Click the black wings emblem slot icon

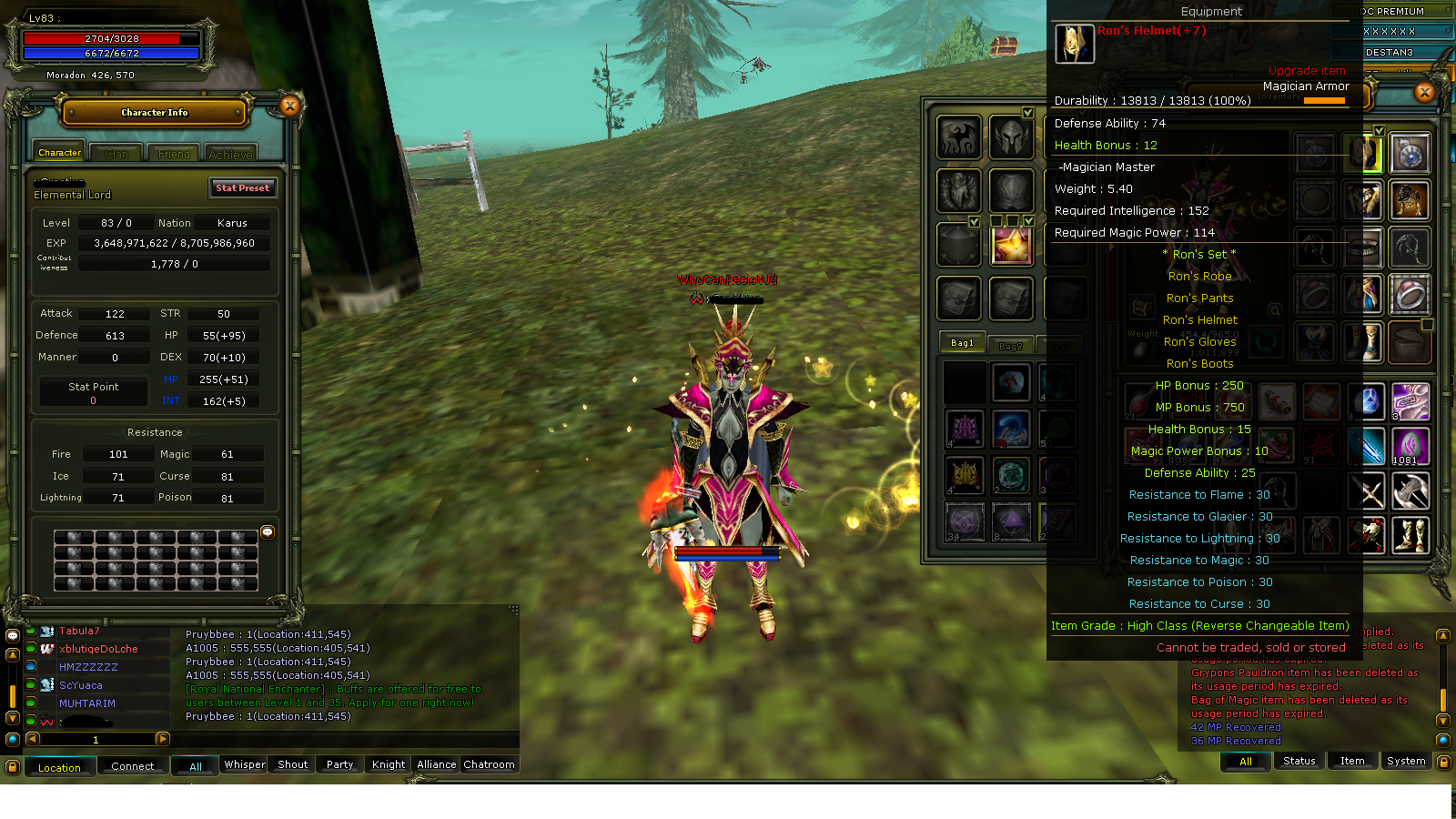[x=960, y=138]
